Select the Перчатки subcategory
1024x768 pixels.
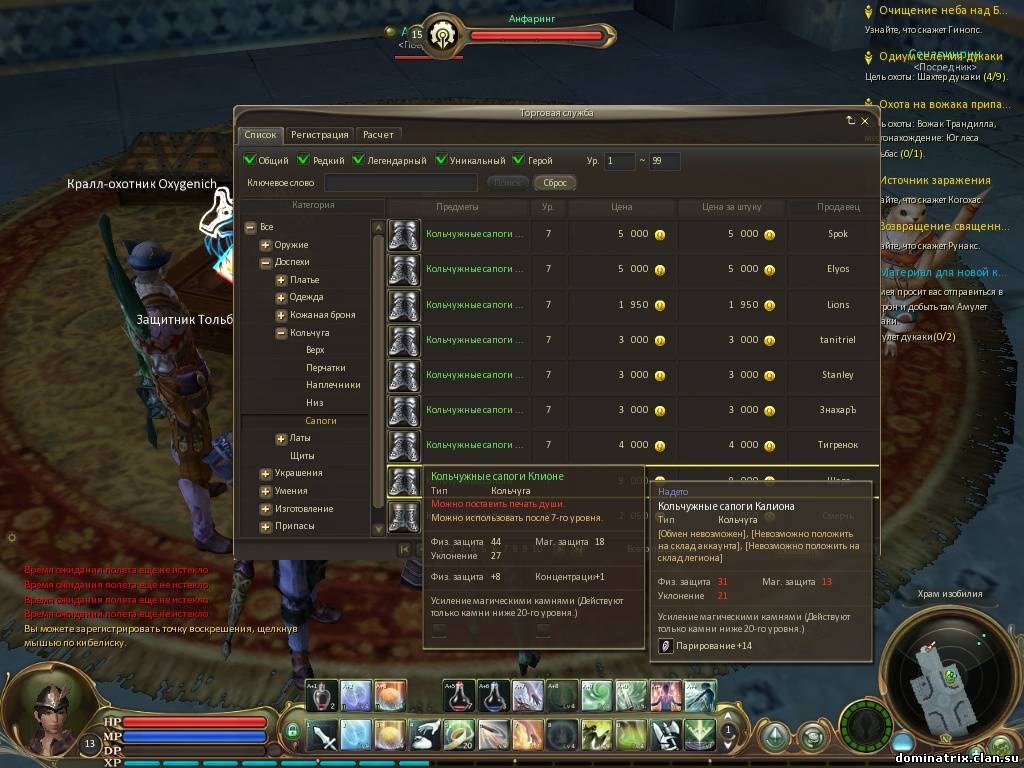325,368
